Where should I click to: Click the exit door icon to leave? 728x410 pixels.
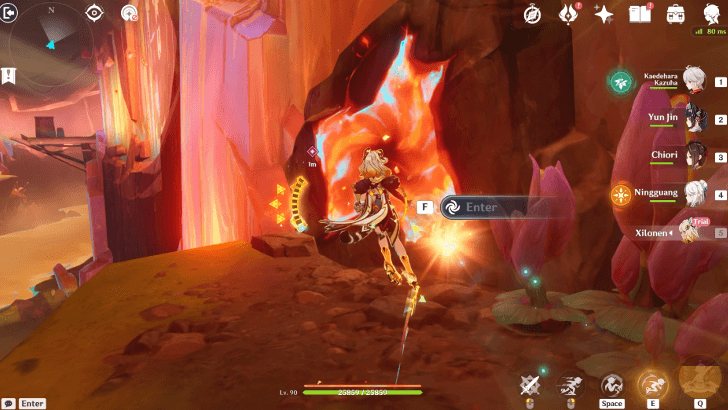click(x=11, y=13)
